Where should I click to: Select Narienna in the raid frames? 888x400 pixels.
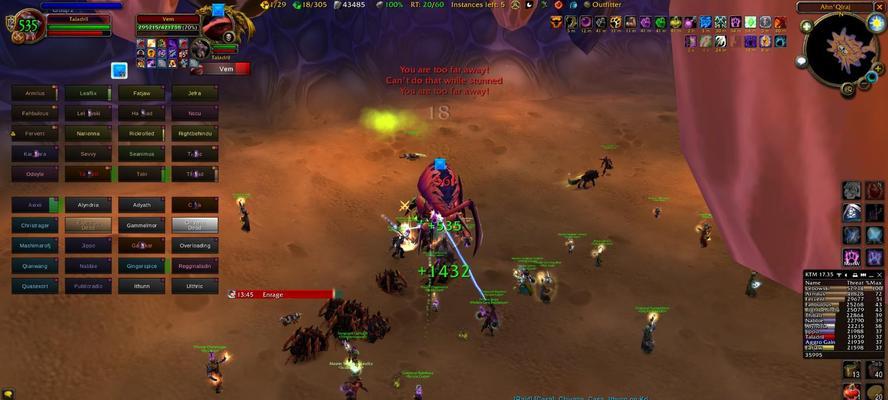point(88,133)
